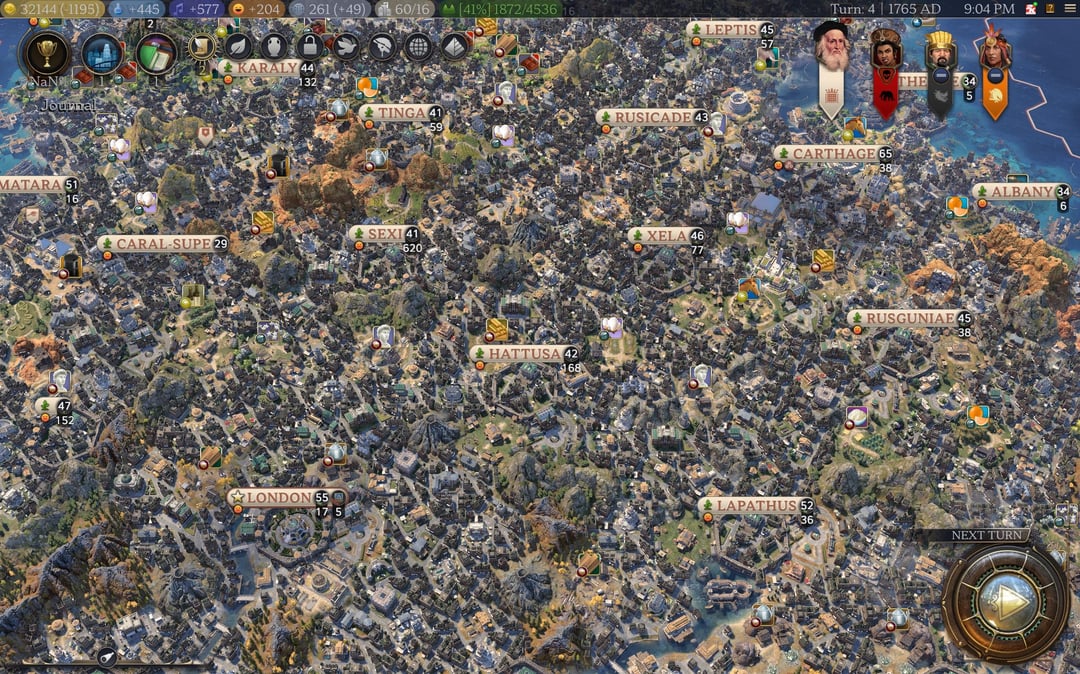Open the leaf icon in the top toolbar

coord(238,46)
